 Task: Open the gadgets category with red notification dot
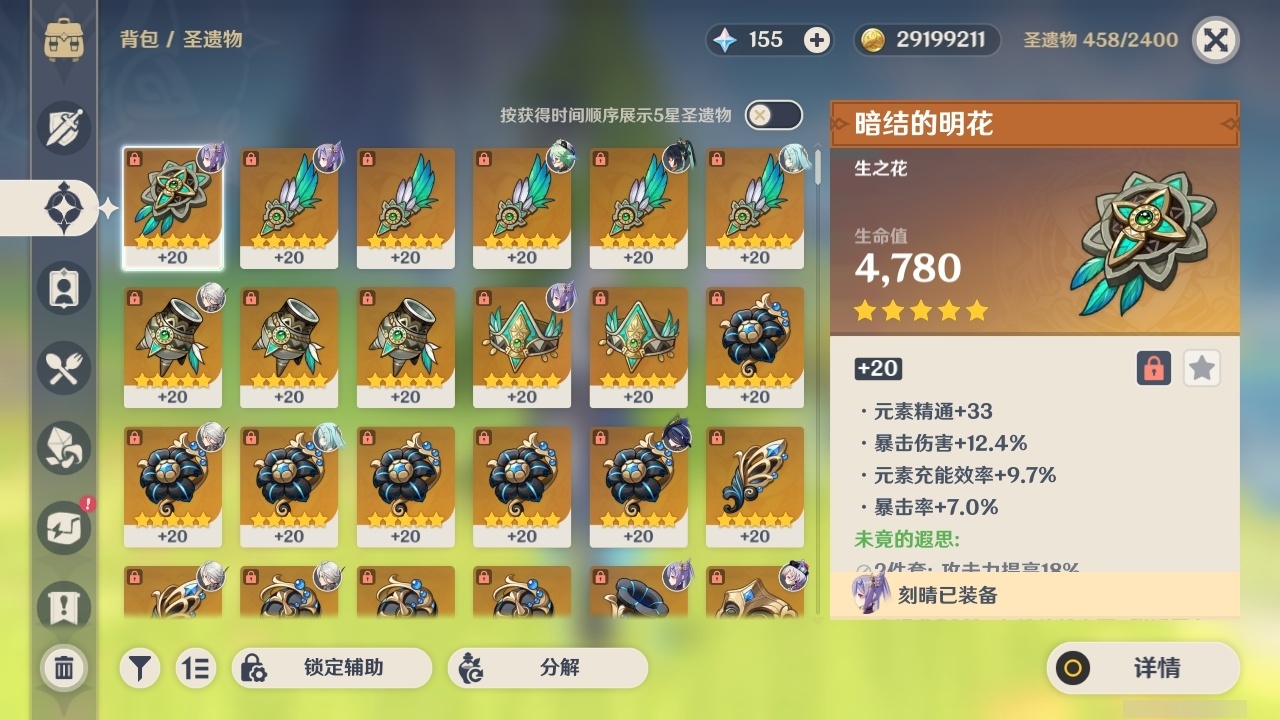(x=63, y=528)
